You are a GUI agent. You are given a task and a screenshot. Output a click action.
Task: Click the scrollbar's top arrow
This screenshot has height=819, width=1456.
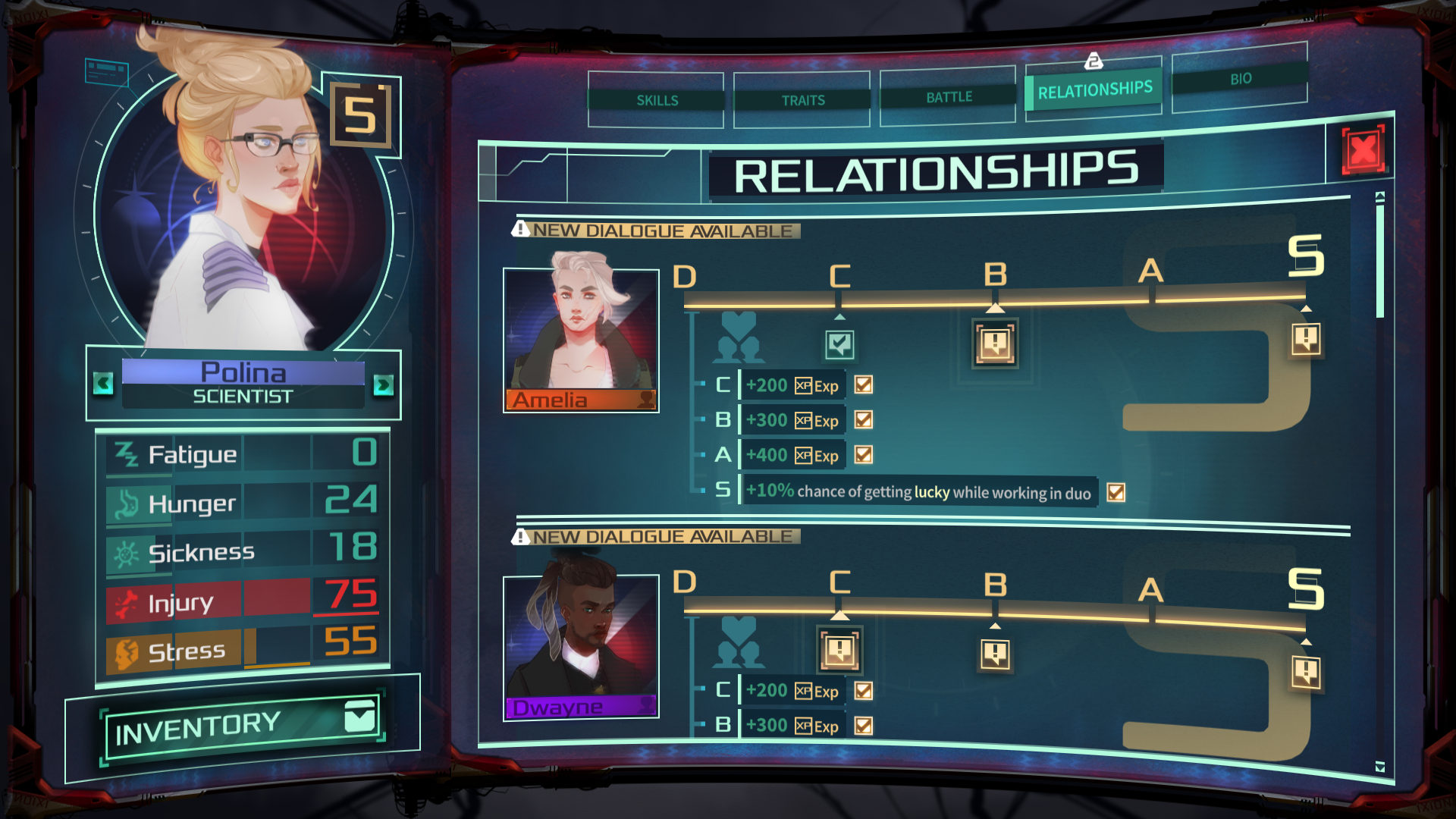(1380, 197)
